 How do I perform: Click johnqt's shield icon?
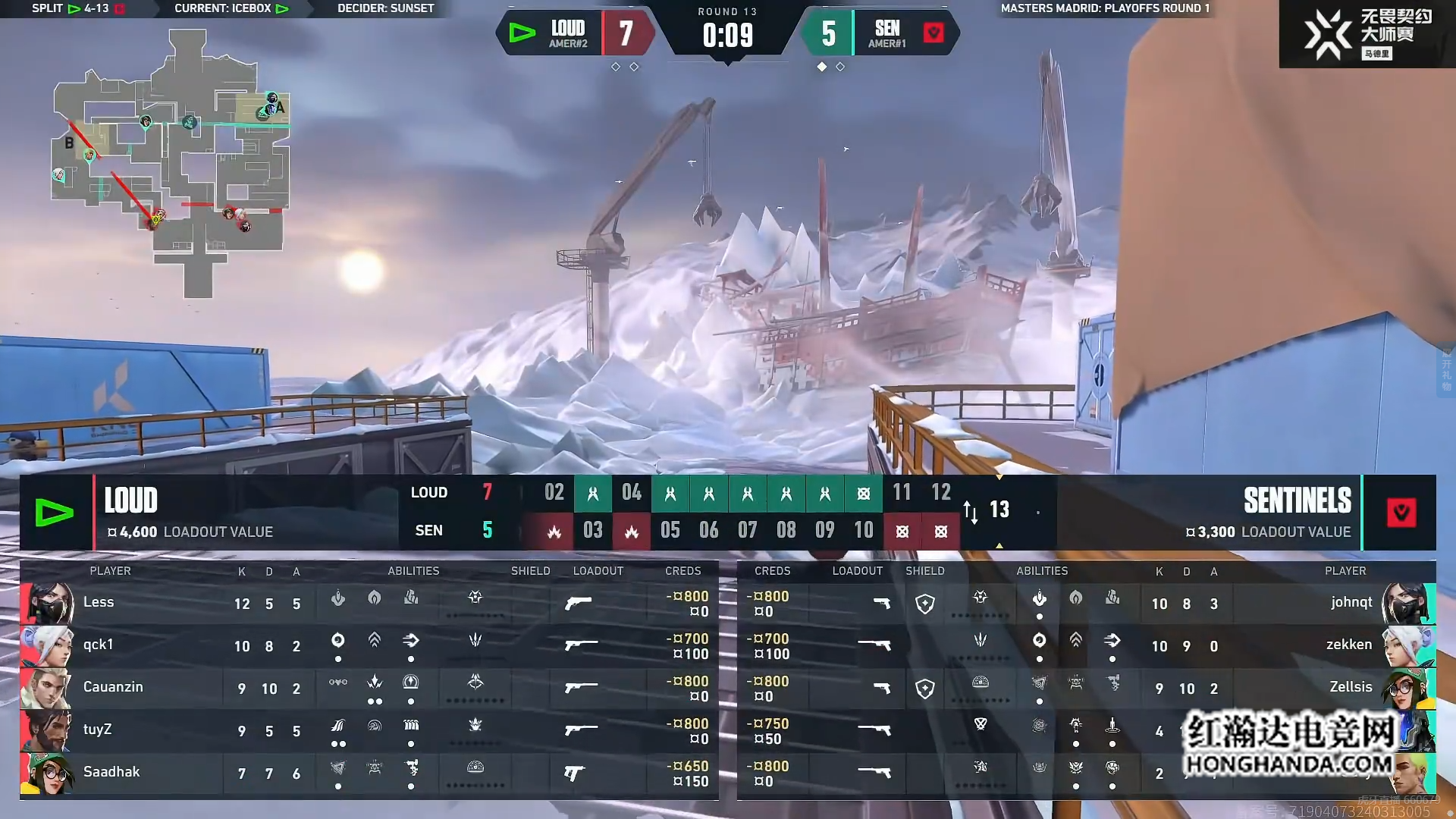click(924, 604)
